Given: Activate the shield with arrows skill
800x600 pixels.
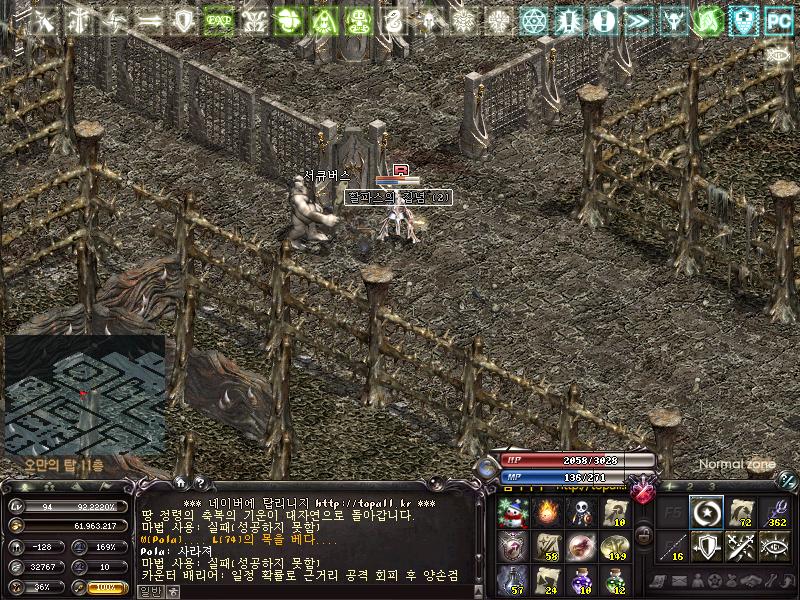Looking at the screenshot, I should click(x=707, y=547).
